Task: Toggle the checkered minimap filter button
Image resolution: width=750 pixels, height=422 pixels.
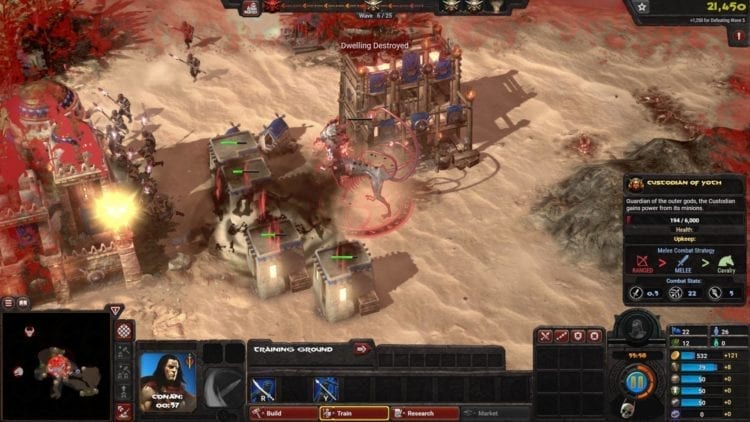Action: click(x=124, y=331)
